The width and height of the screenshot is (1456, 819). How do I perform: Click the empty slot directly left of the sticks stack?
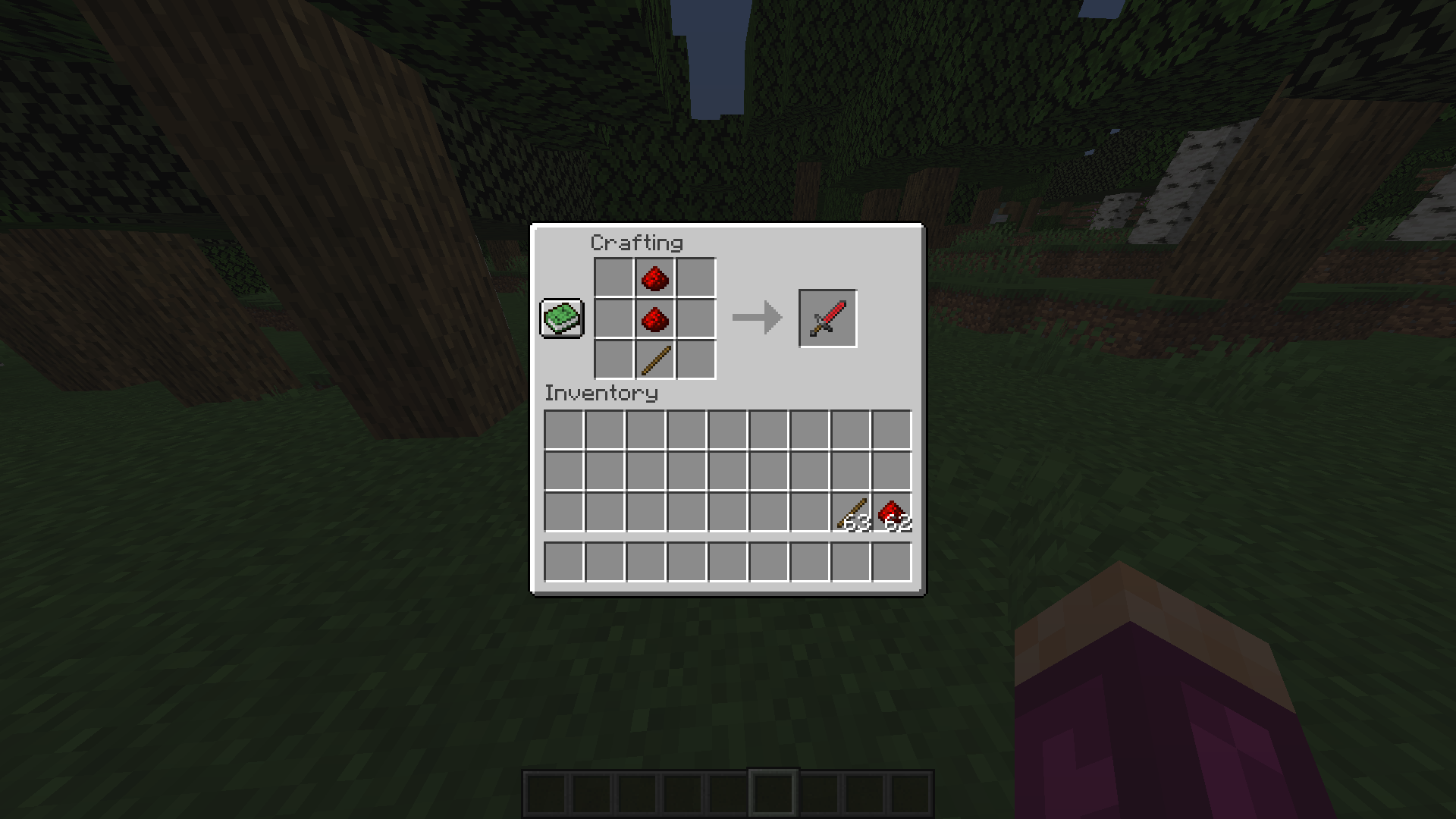(x=810, y=512)
